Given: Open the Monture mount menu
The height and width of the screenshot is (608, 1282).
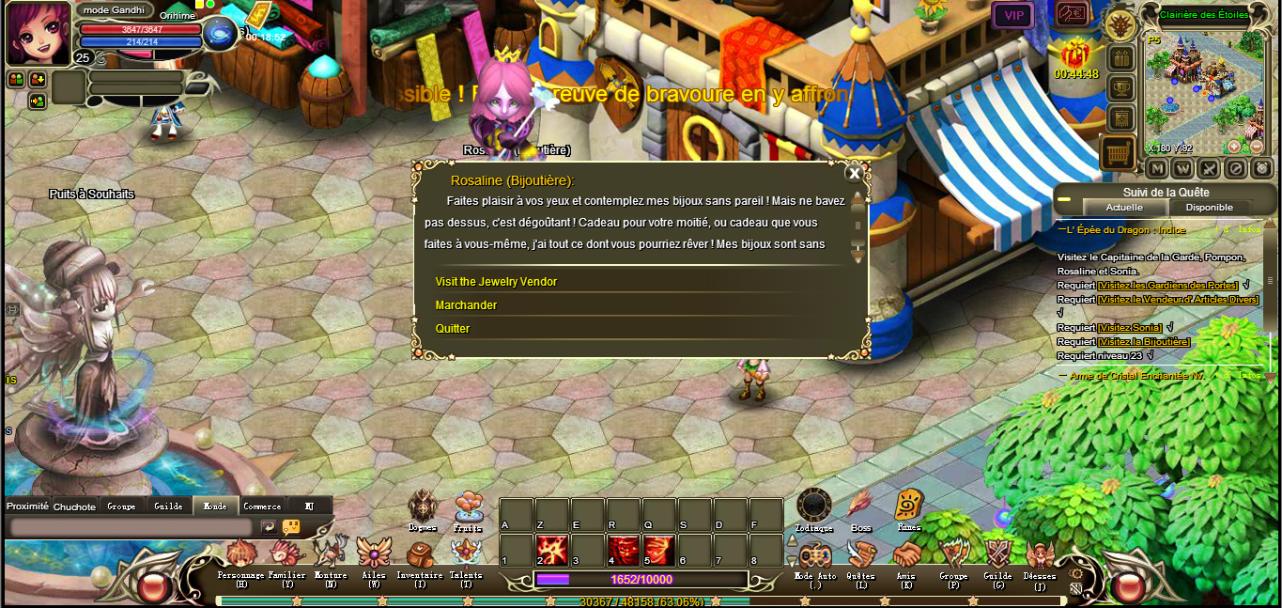Looking at the screenshot, I should pyautogui.click(x=331, y=555).
